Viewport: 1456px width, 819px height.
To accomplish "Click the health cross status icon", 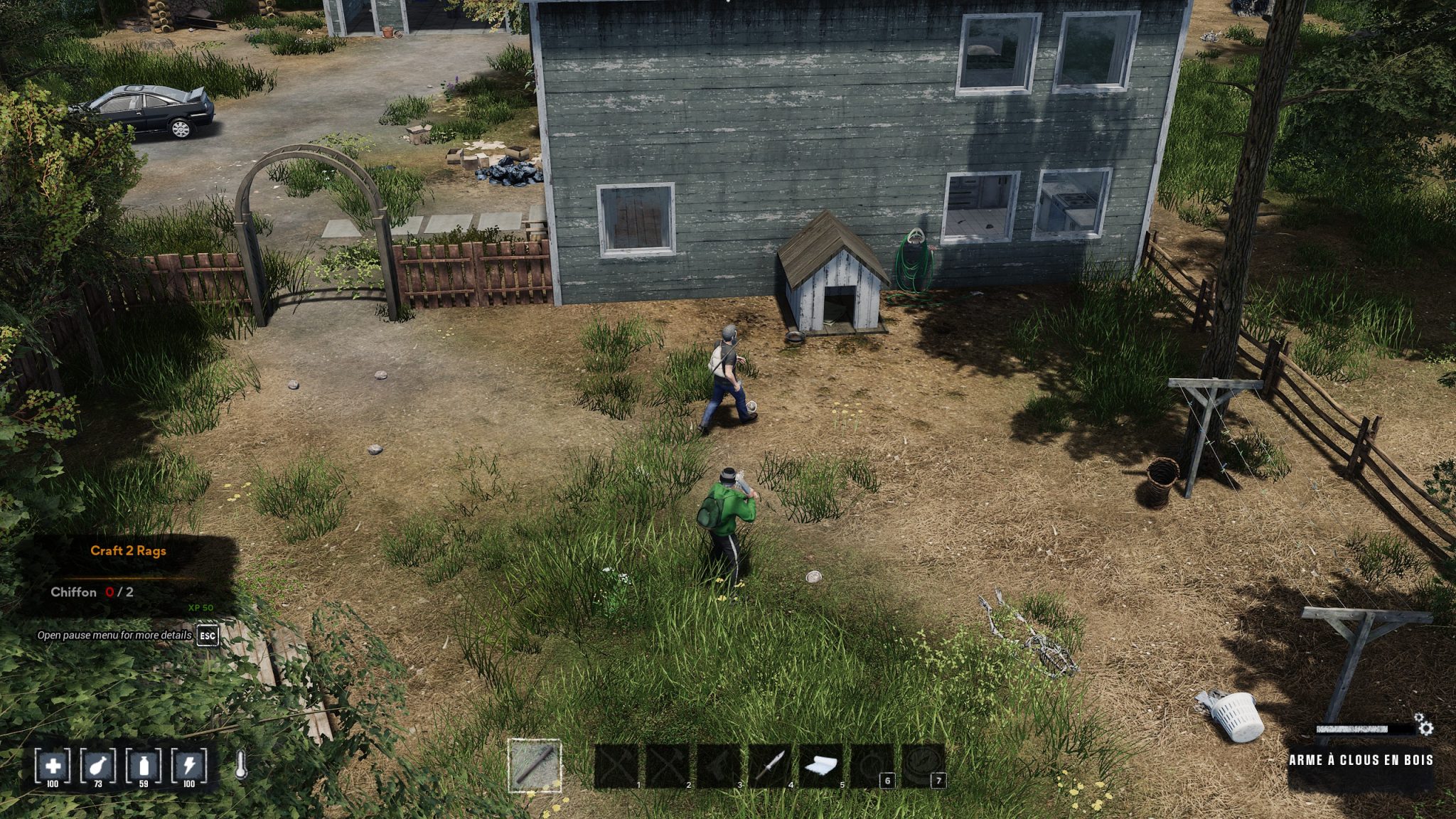I will tap(53, 766).
